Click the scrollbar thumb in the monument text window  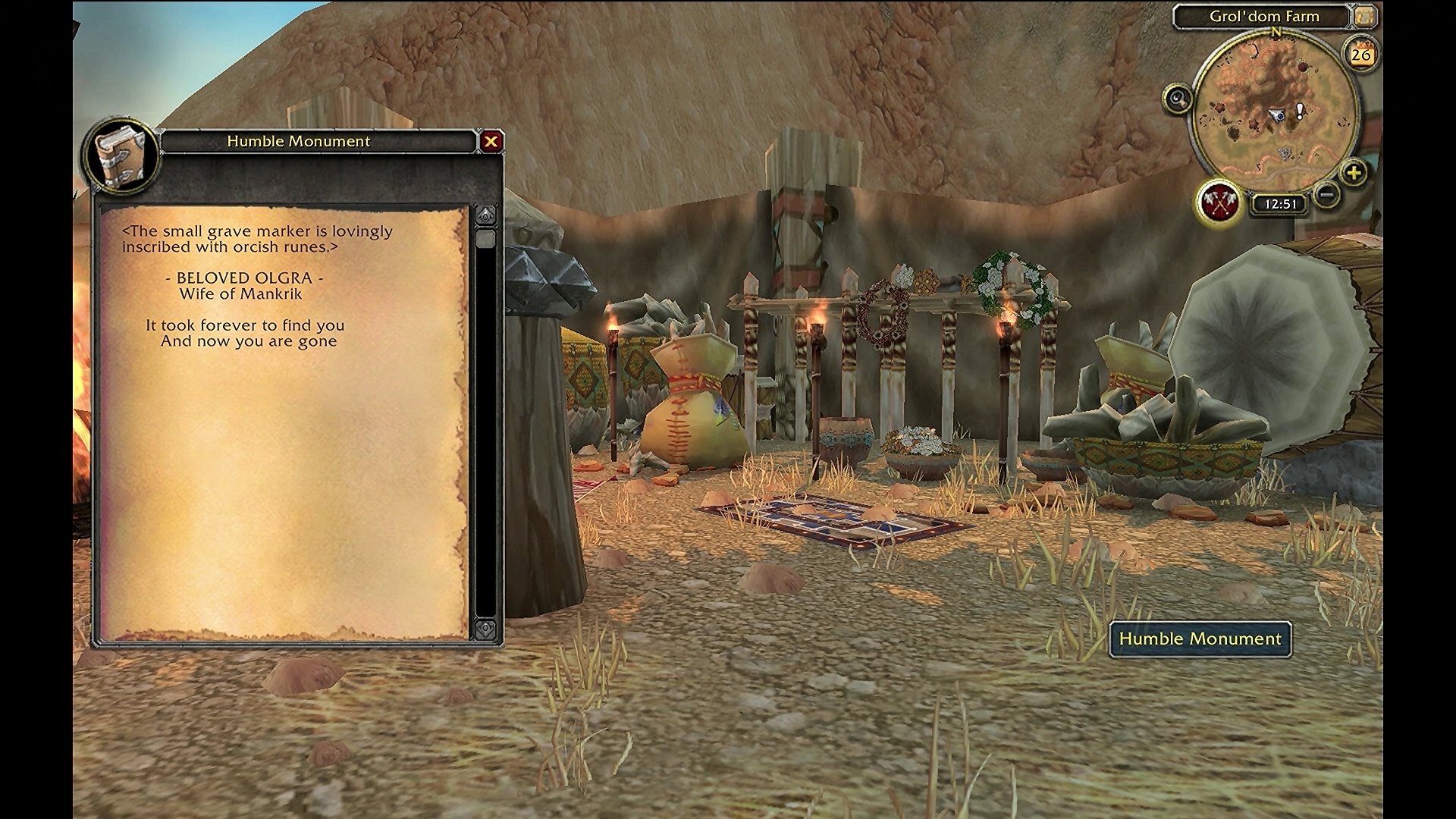pyautogui.click(x=485, y=240)
